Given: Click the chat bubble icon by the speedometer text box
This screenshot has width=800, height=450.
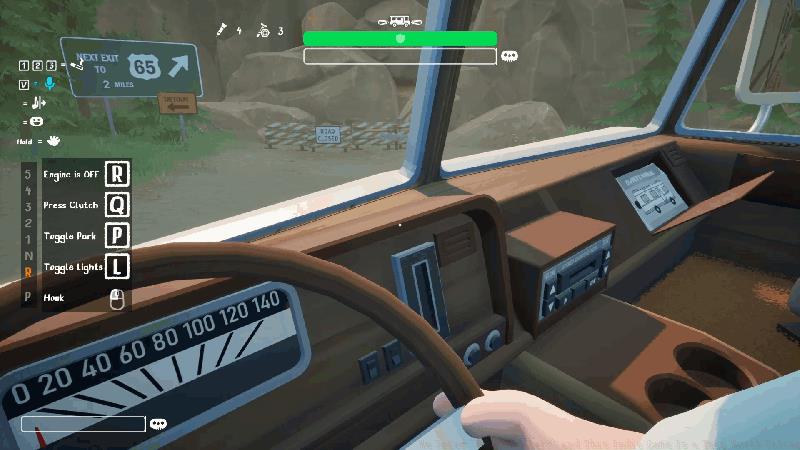Looking at the screenshot, I should point(158,424).
